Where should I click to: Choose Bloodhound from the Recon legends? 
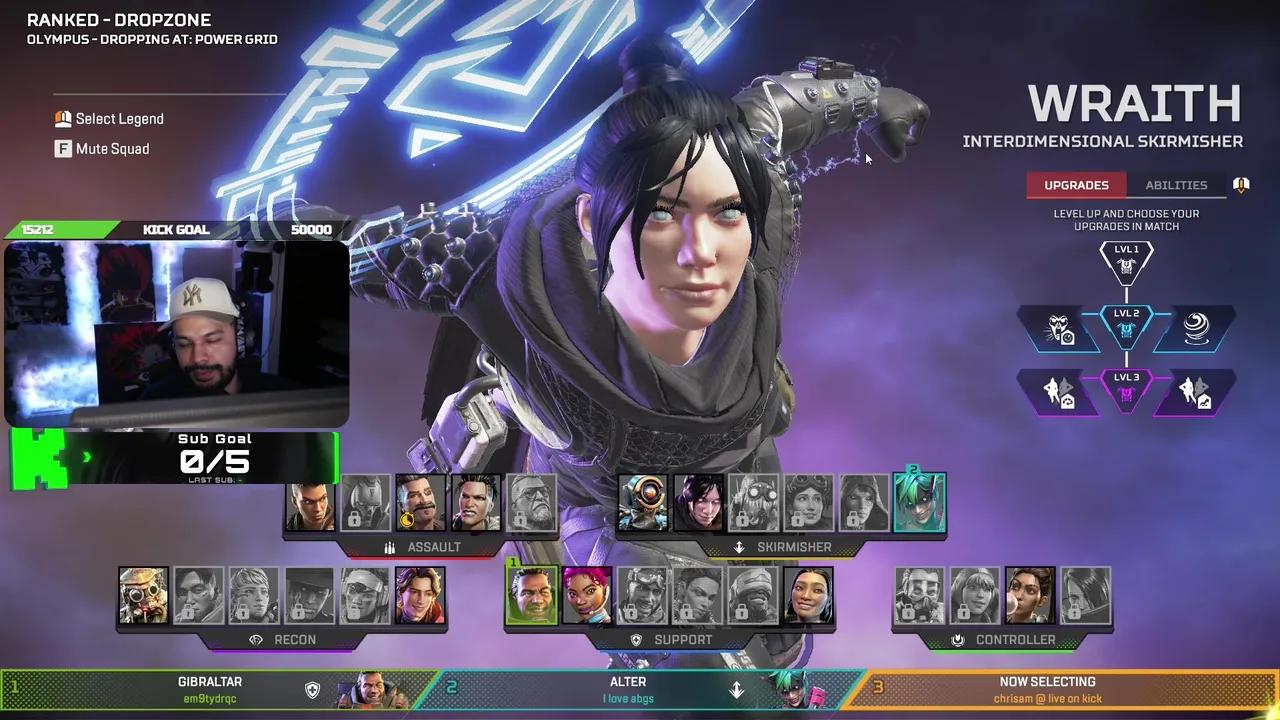(144, 596)
